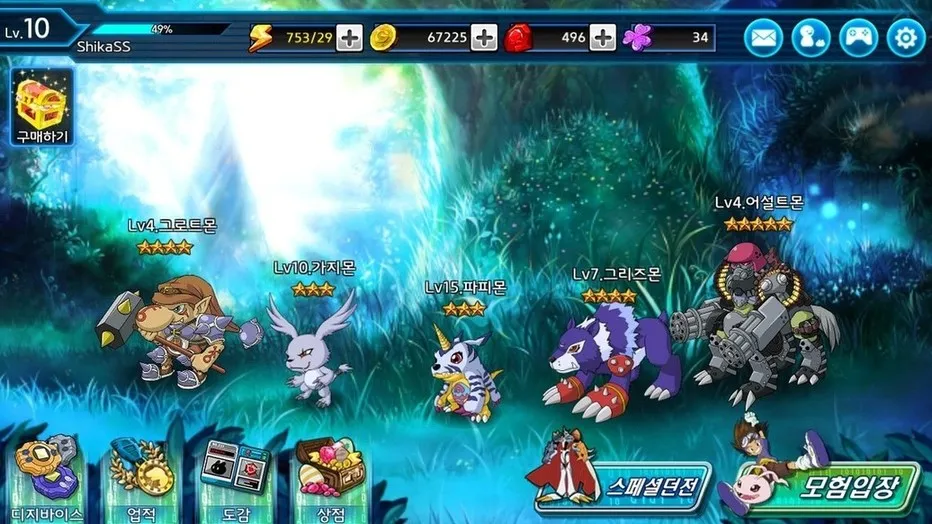Add red gems with plus button

tap(603, 38)
